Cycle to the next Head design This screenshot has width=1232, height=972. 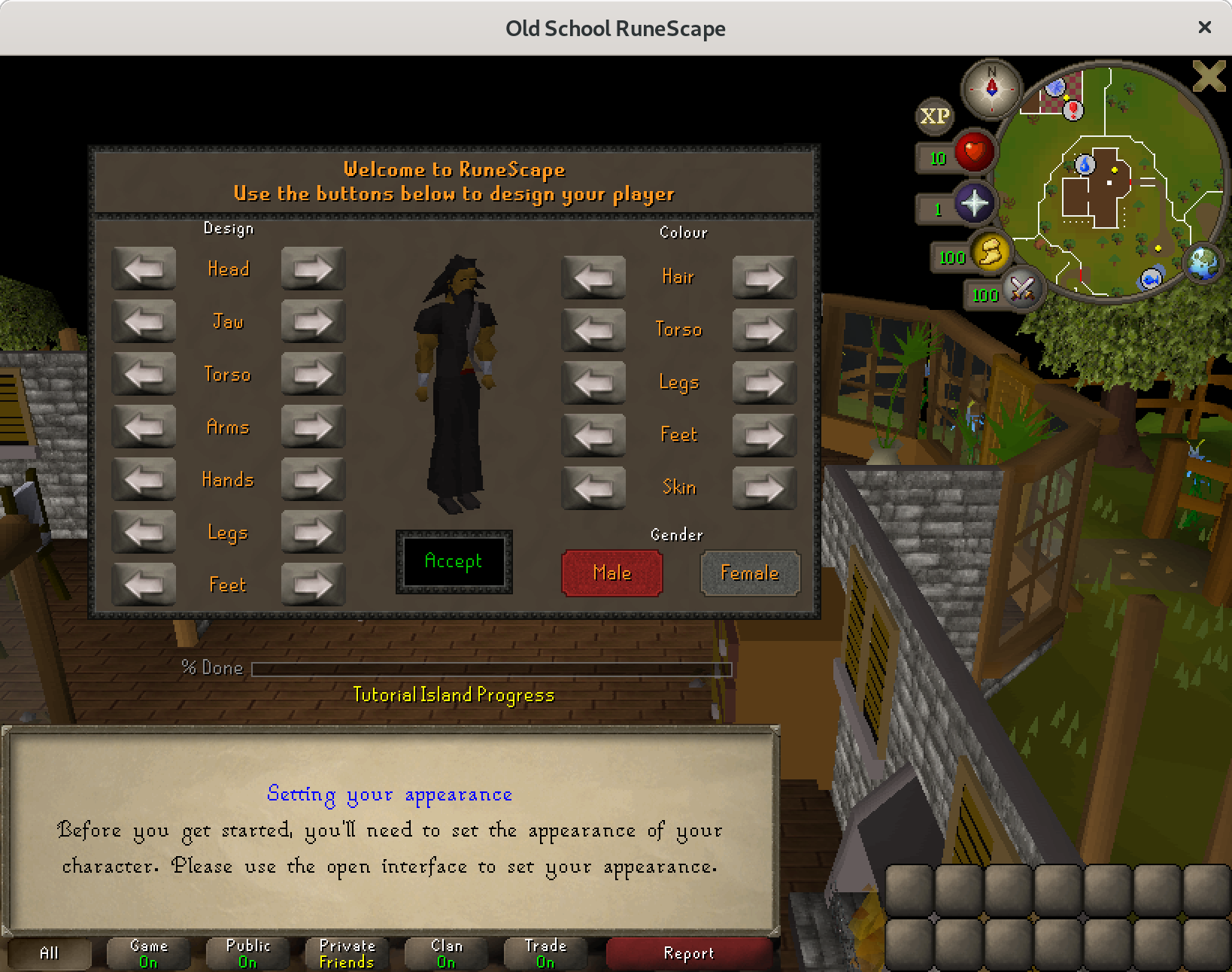coord(312,269)
